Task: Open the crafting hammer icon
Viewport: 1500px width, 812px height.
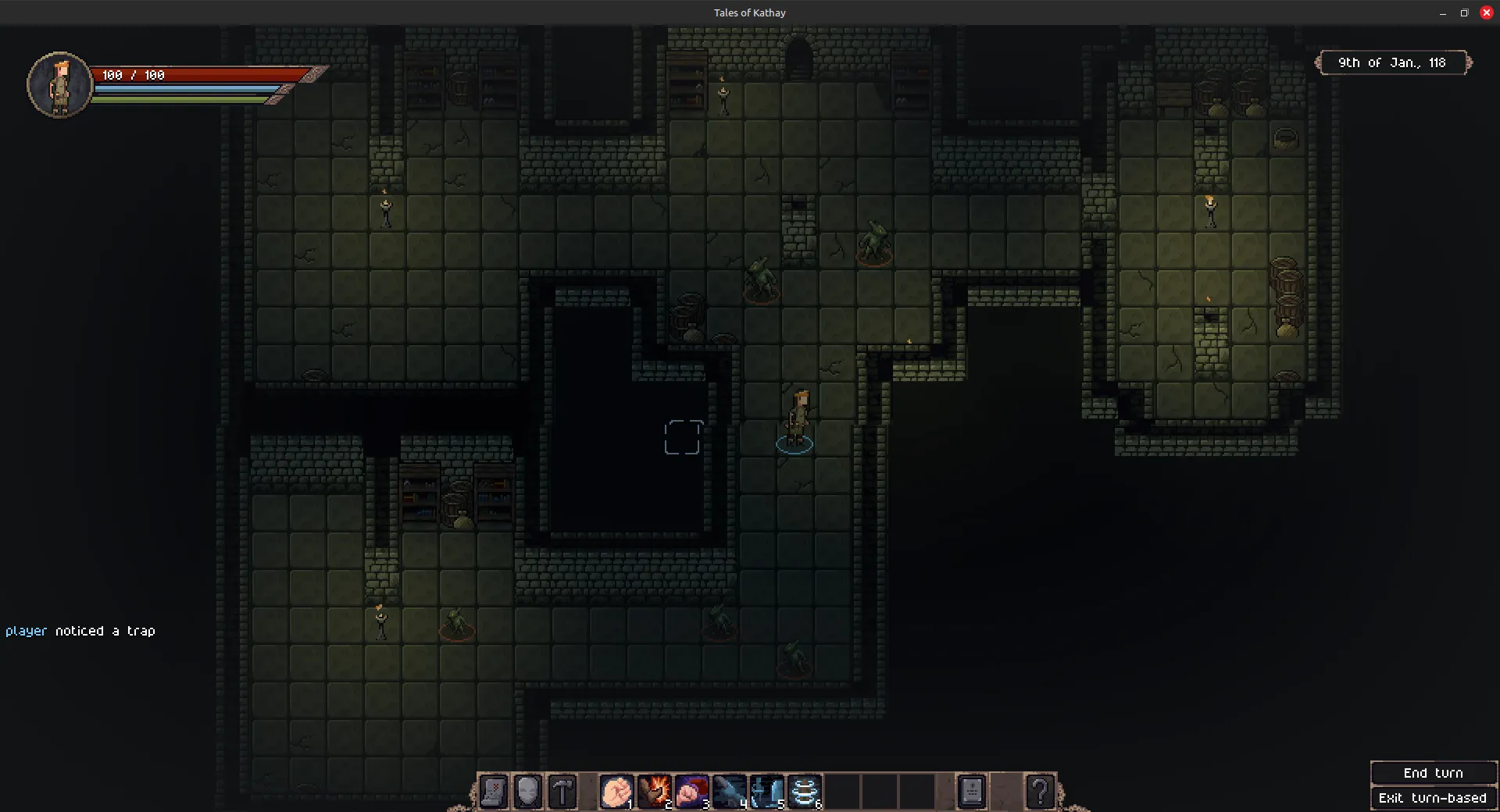Action: (562, 792)
